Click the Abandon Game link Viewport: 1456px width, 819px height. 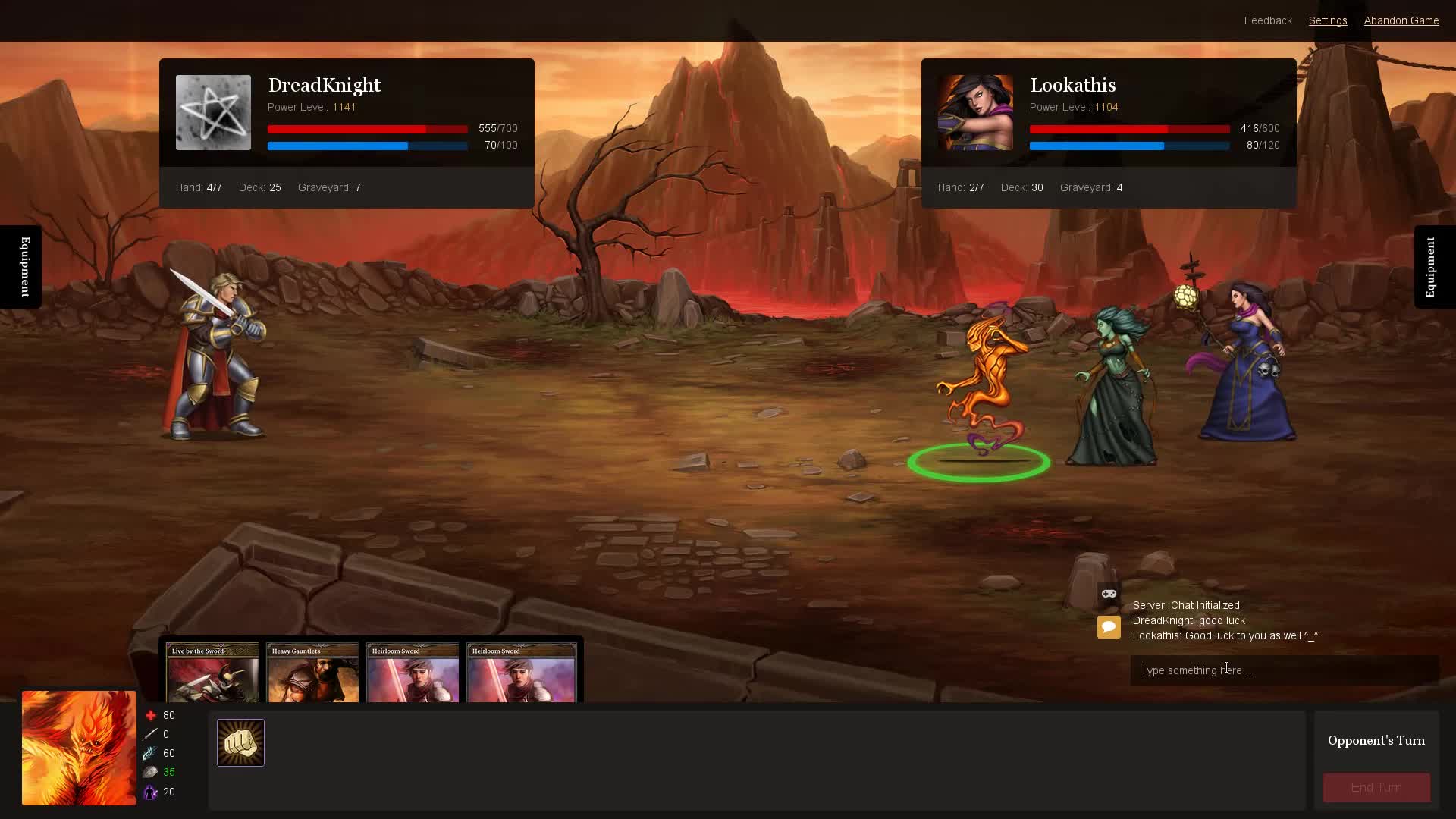point(1401,20)
